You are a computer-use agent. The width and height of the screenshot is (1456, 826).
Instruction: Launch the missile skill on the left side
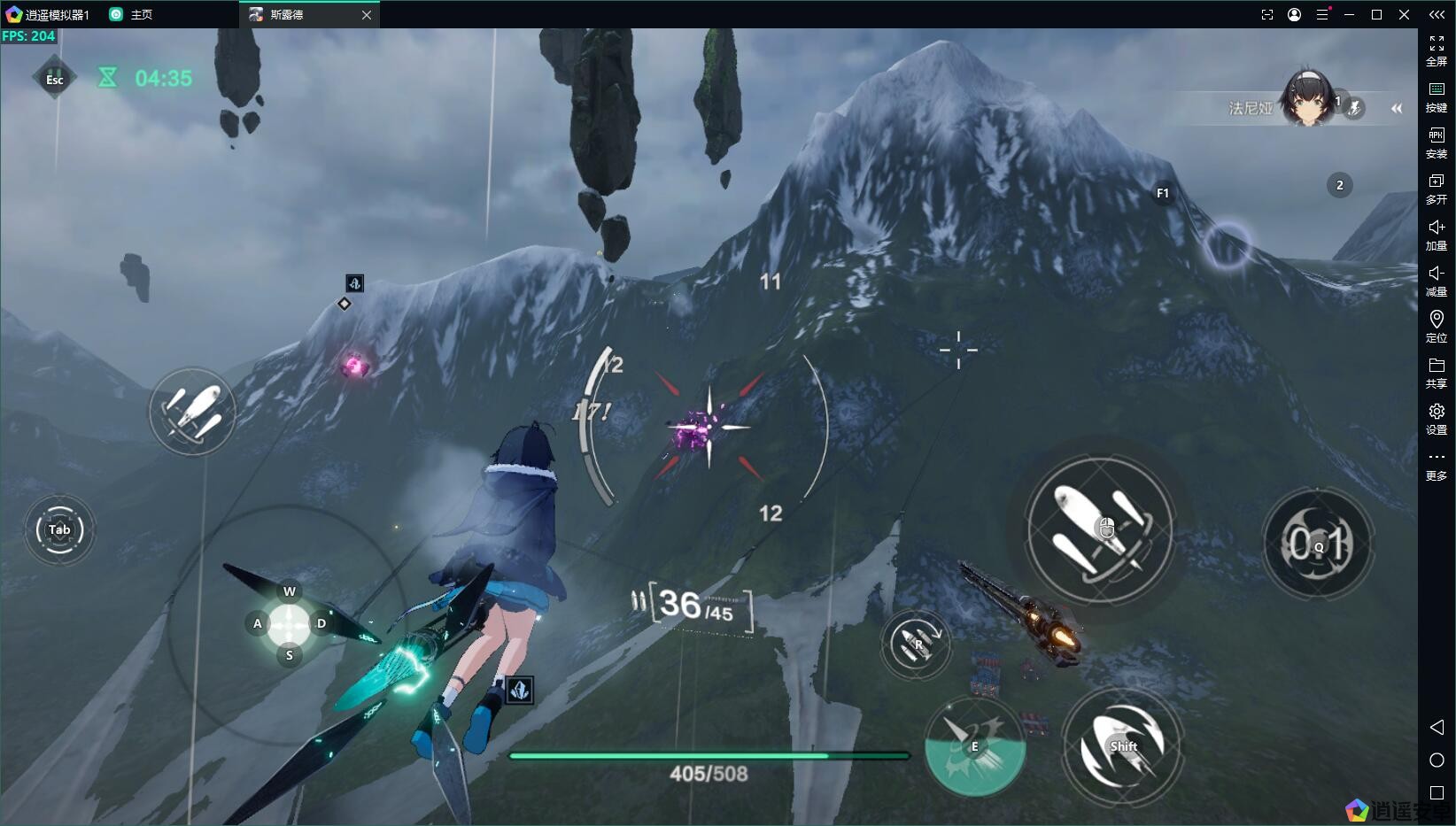coord(192,413)
